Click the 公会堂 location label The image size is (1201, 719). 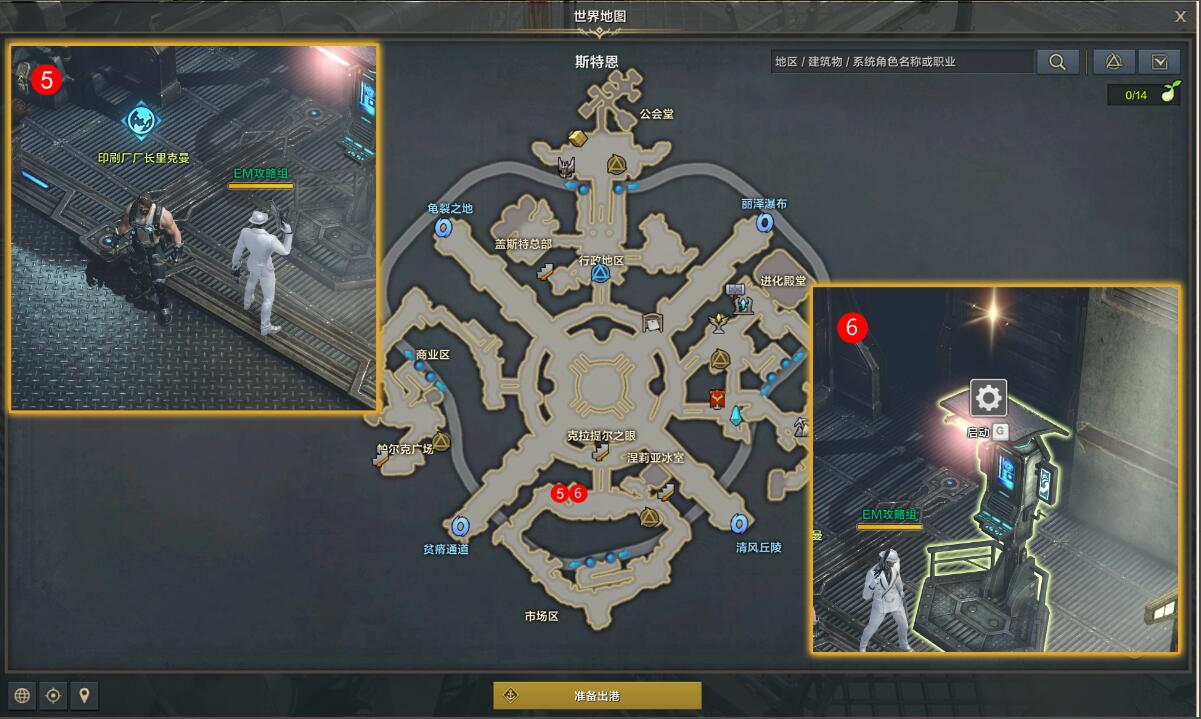coord(656,114)
